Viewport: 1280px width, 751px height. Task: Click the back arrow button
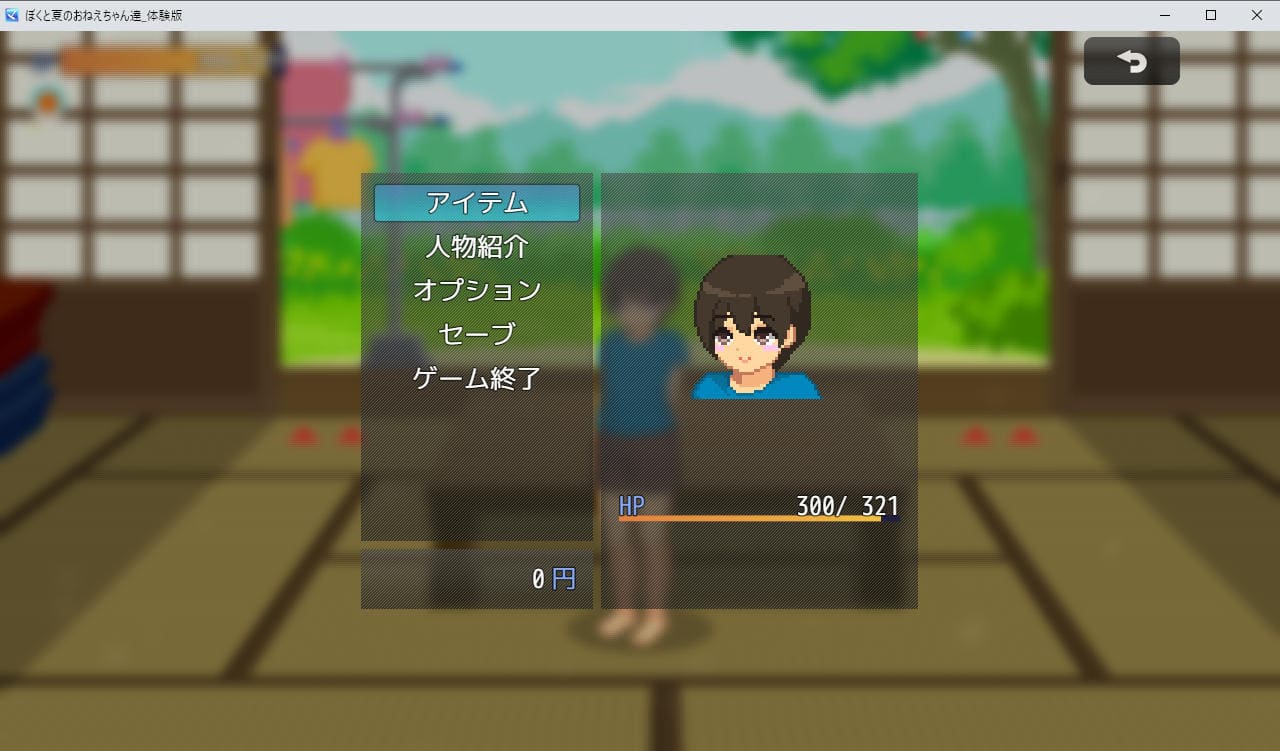tap(1131, 62)
